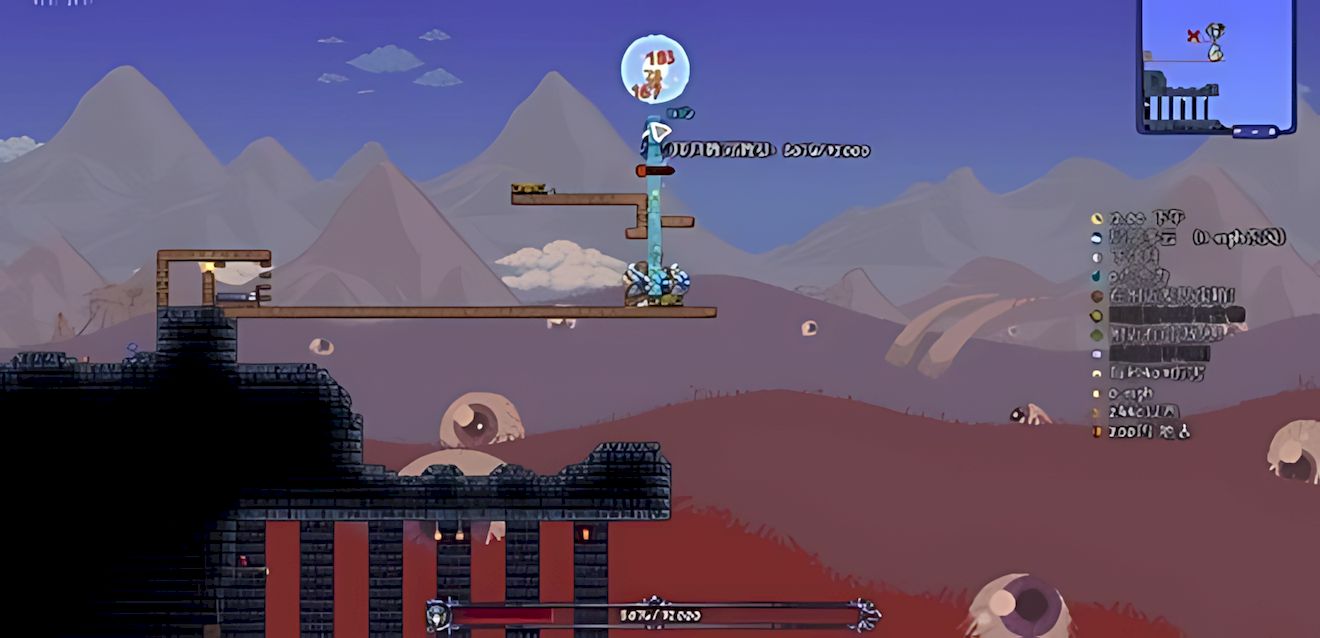Toggle the weather cloud info icon

tap(1097, 238)
